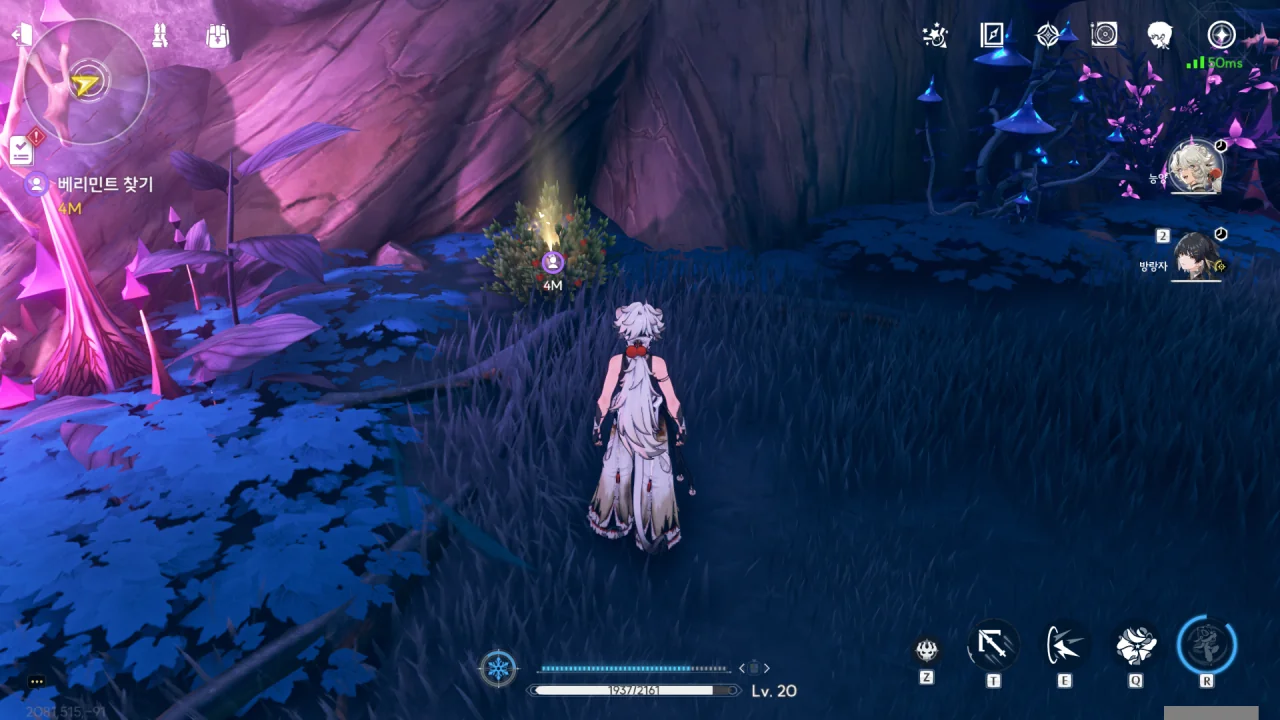Activate the beast-face echo skill icon

(927, 651)
